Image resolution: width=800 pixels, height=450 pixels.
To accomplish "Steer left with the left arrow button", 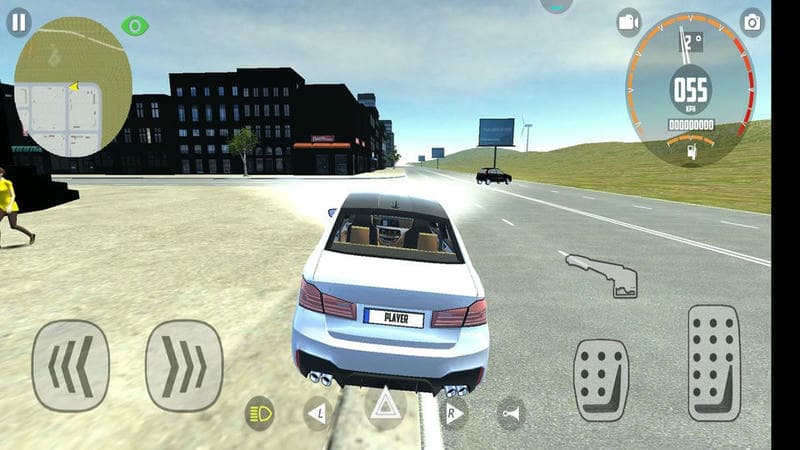I will 70,365.
